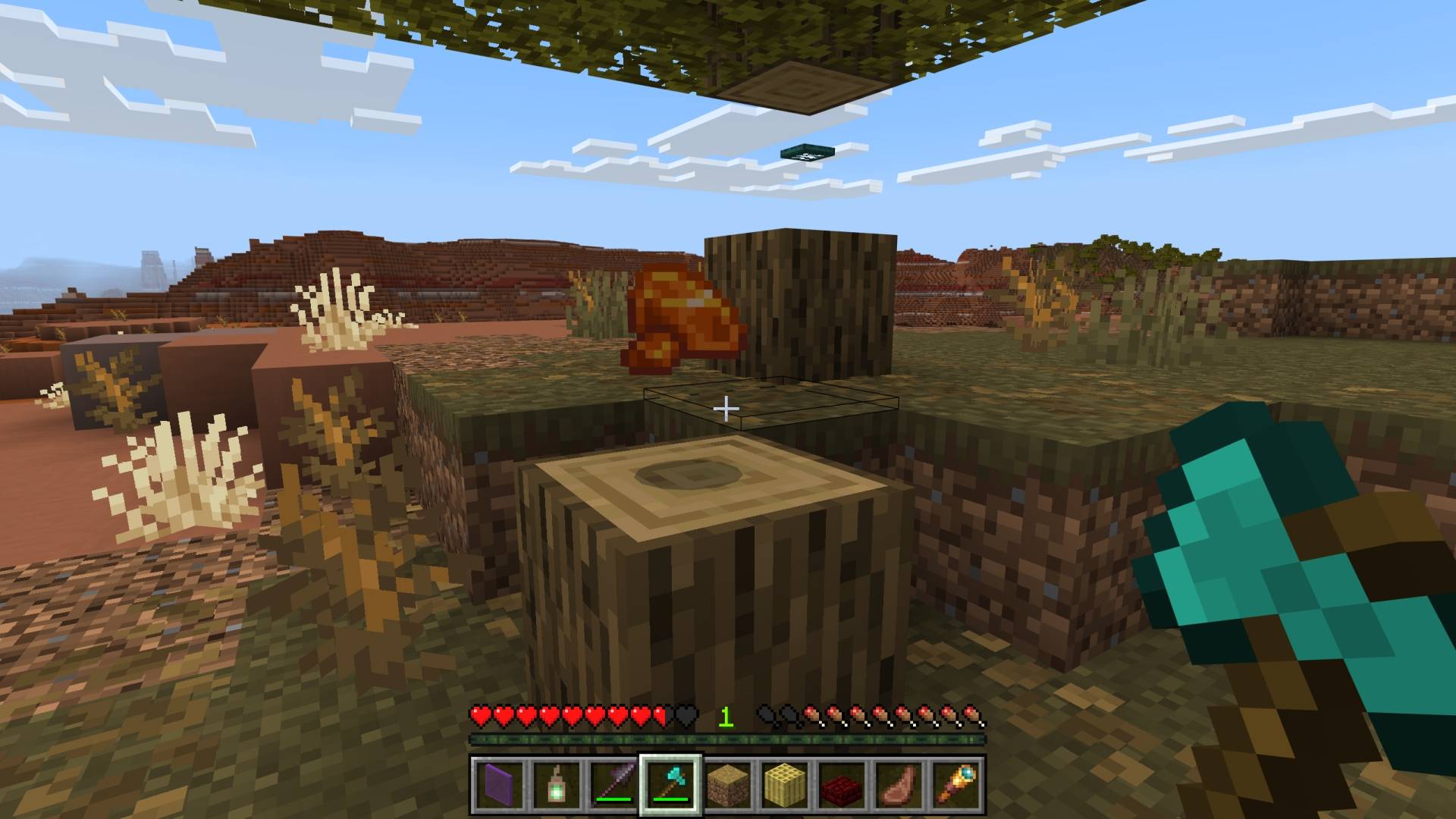This screenshot has width=1456, height=819.
Task: Click the floating copper item above the grass
Action: tap(682, 322)
